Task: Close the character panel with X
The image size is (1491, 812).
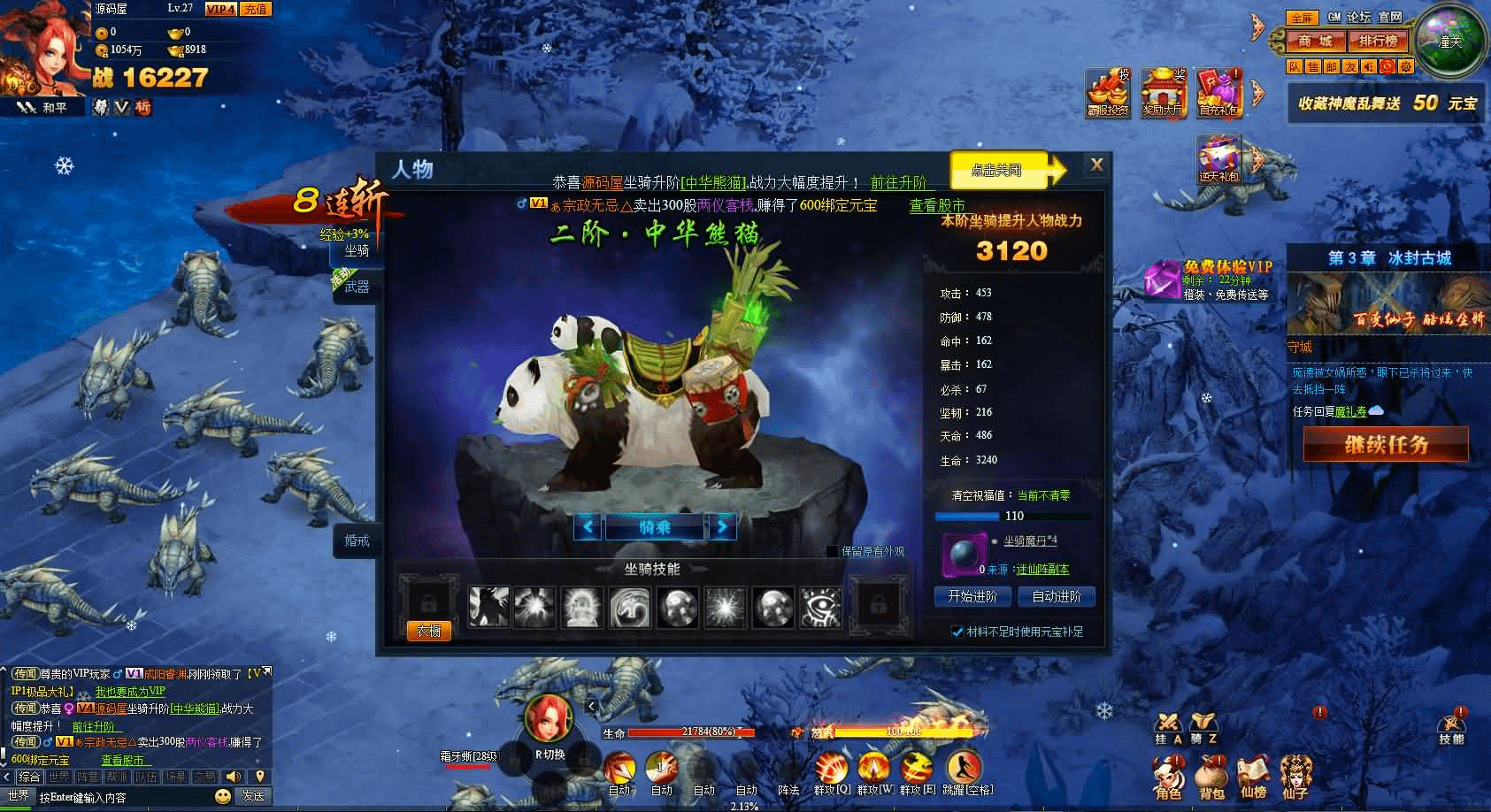Action: 1096,165
